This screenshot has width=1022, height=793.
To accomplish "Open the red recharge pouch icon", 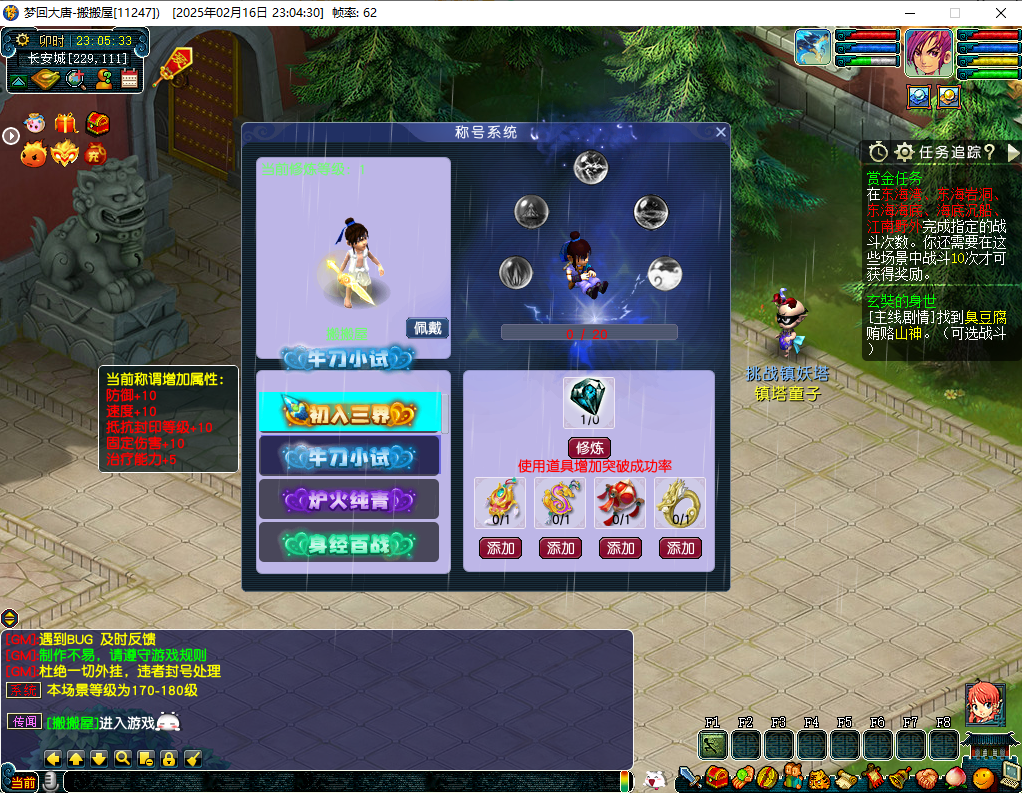I will click(x=97, y=154).
